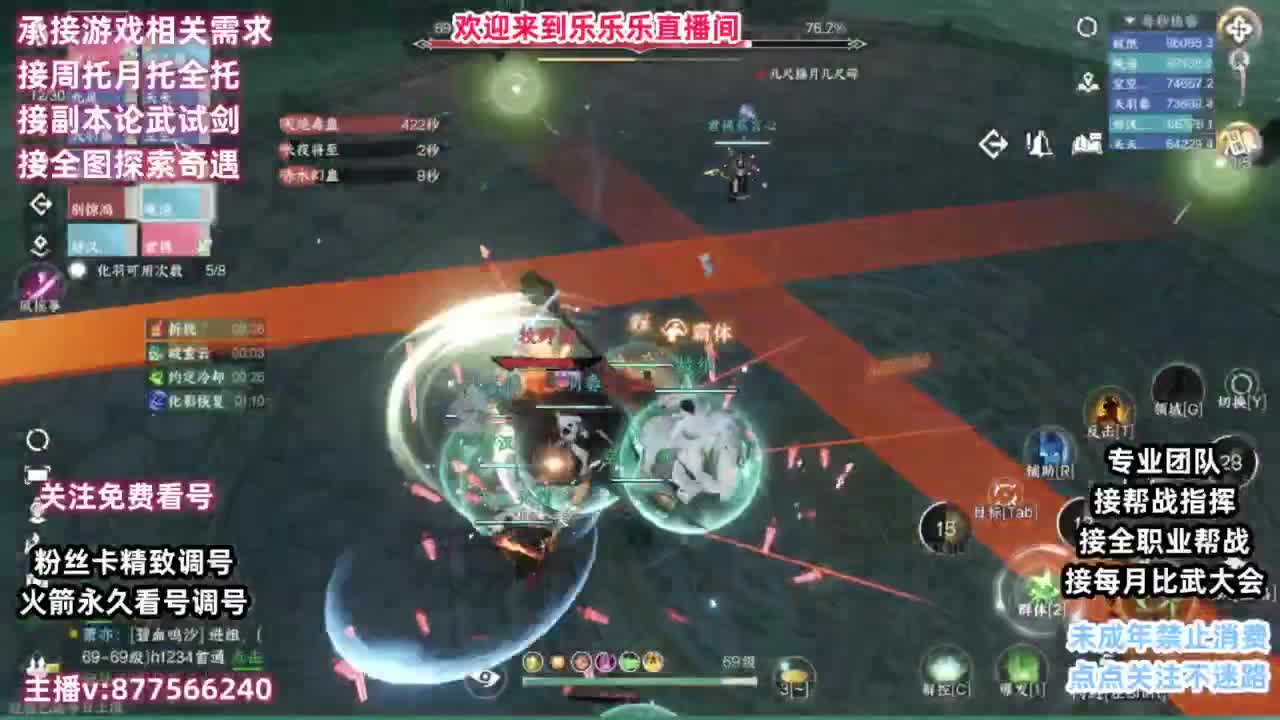The width and height of the screenshot is (1280, 720).
Task: Expand the double-chevron panel below the party list
Action: click(40, 246)
